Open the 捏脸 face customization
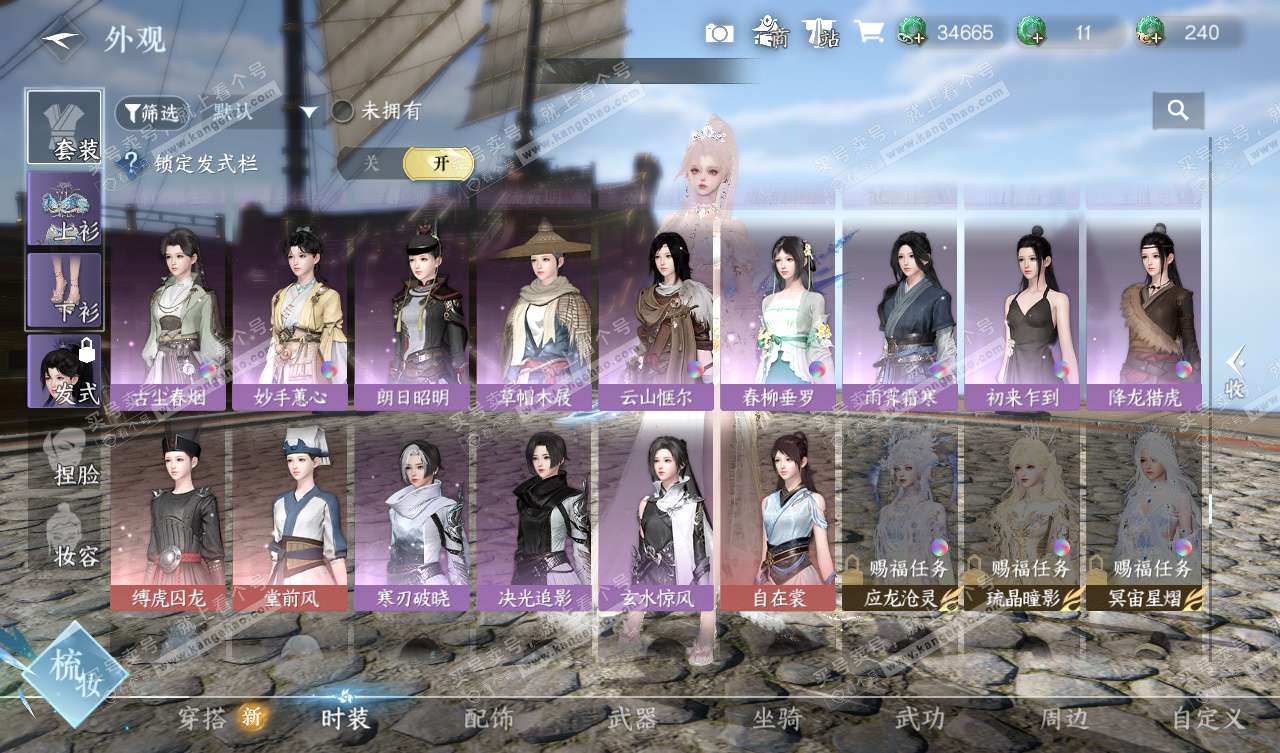 click(64, 457)
